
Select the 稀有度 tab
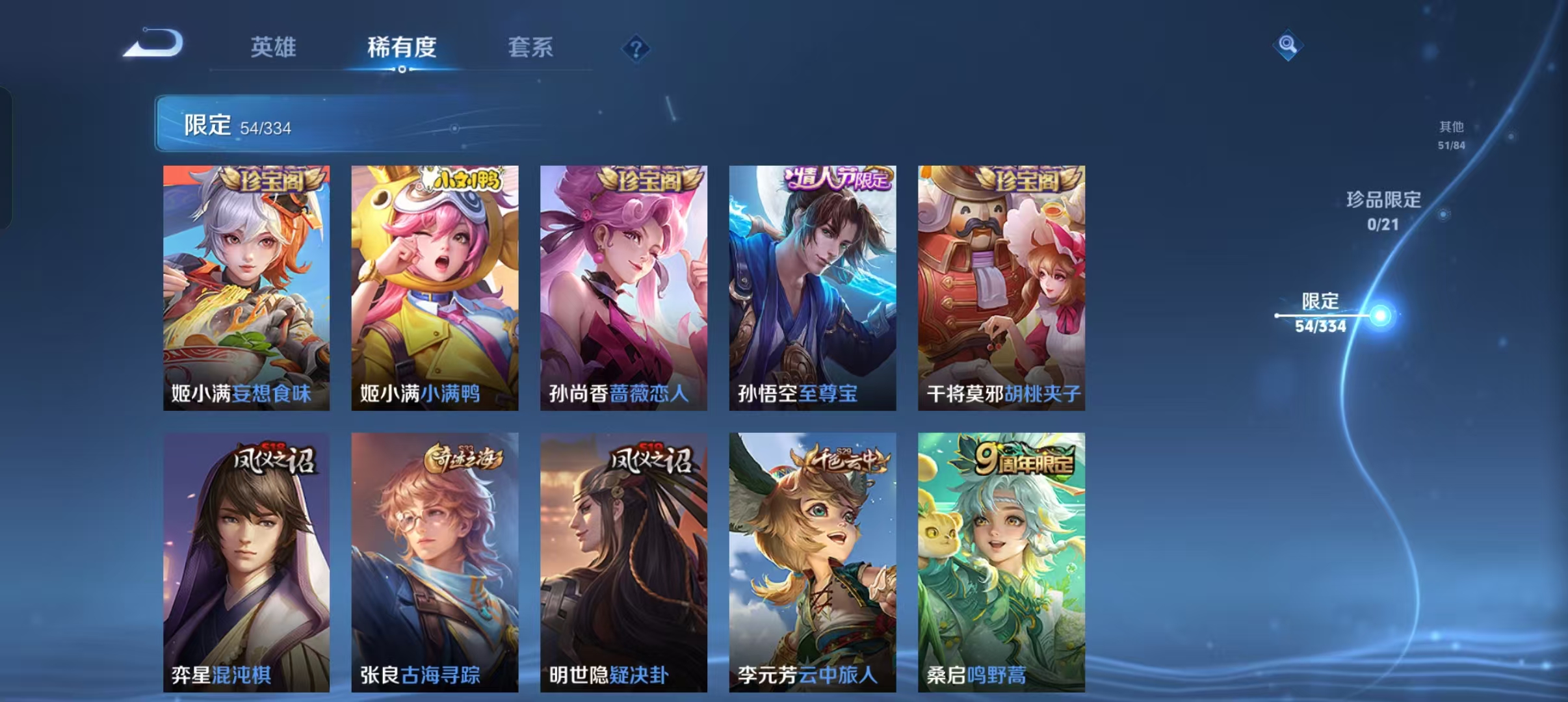coord(401,47)
